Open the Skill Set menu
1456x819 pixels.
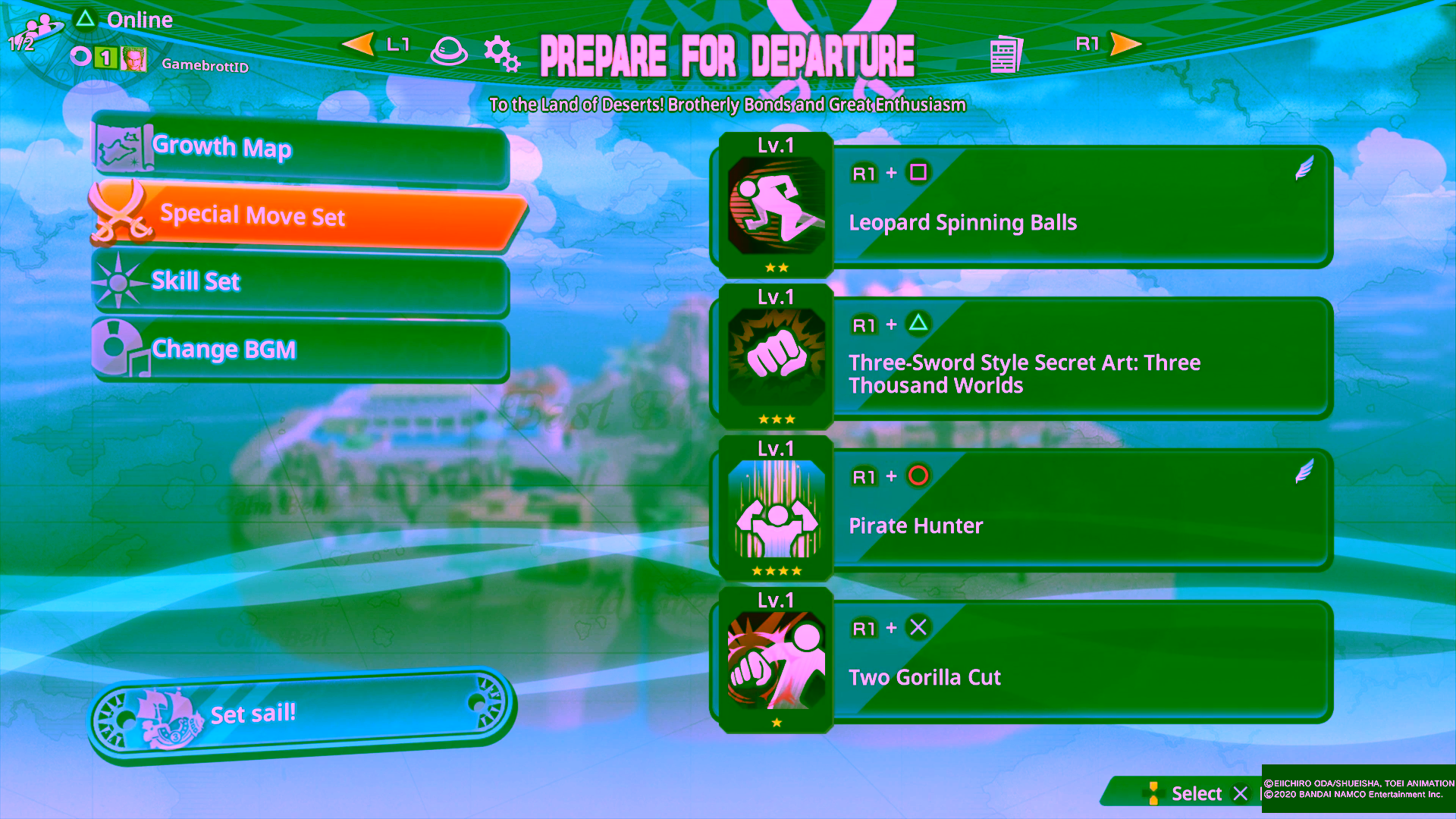[300, 282]
